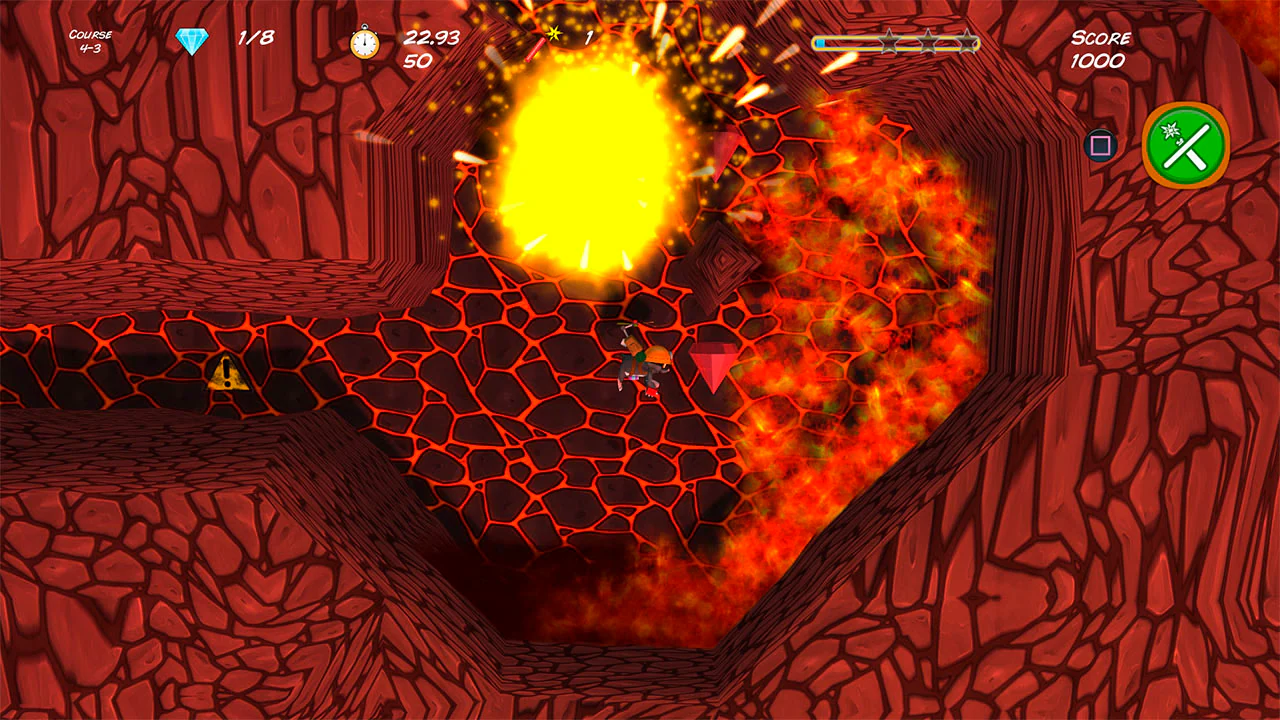This screenshot has height=720, width=1280.
Task: Click the Course 4-3 label
Action: [x=88, y=39]
